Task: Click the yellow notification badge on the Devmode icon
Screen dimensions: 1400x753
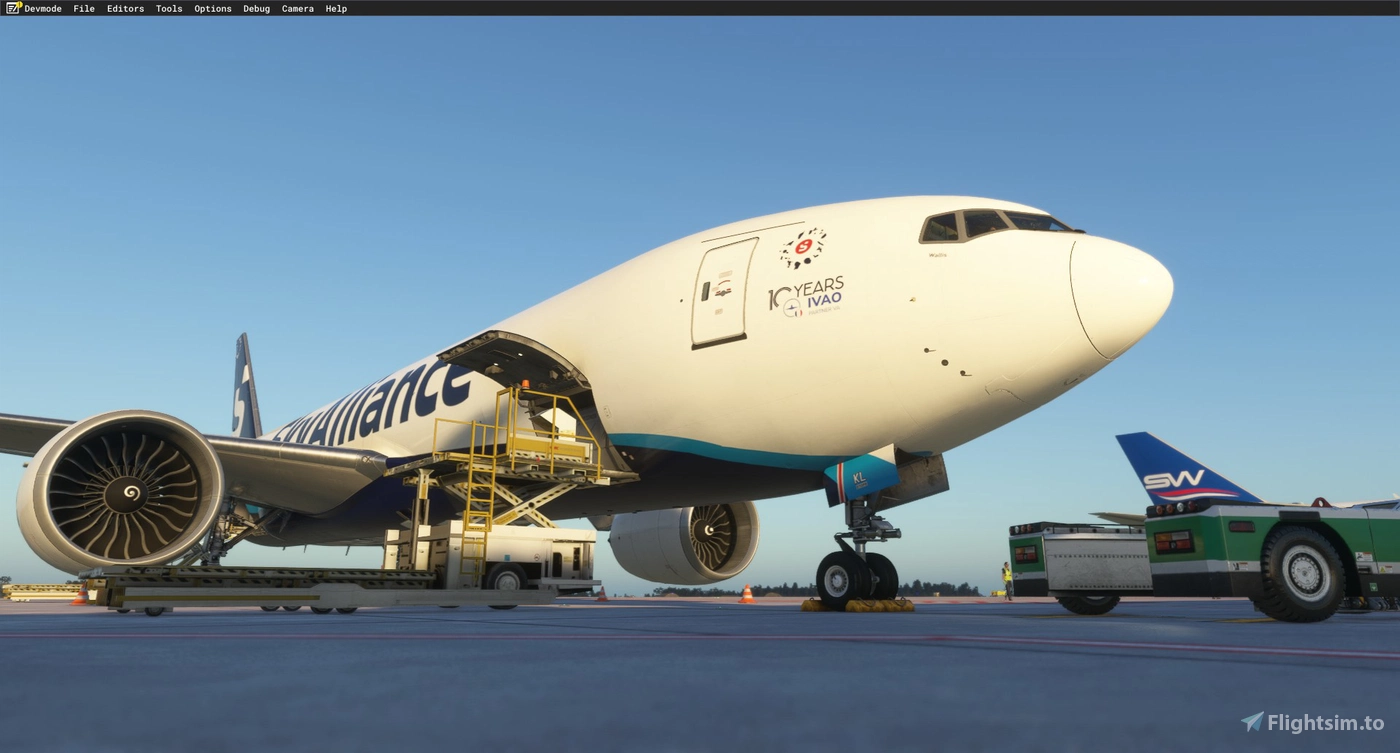Action: pos(19,3)
